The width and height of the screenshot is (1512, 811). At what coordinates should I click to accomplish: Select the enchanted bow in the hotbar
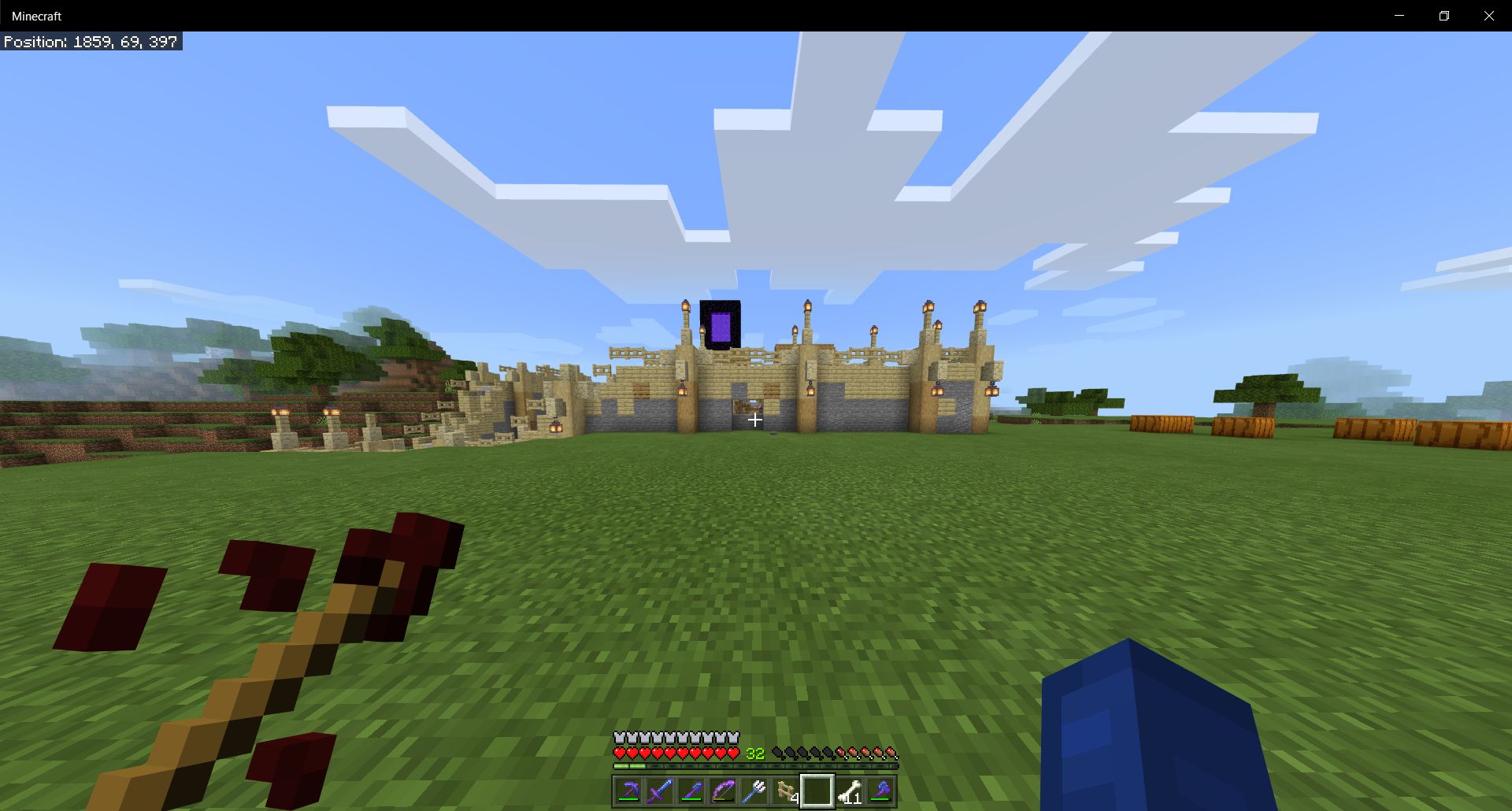pos(724,791)
